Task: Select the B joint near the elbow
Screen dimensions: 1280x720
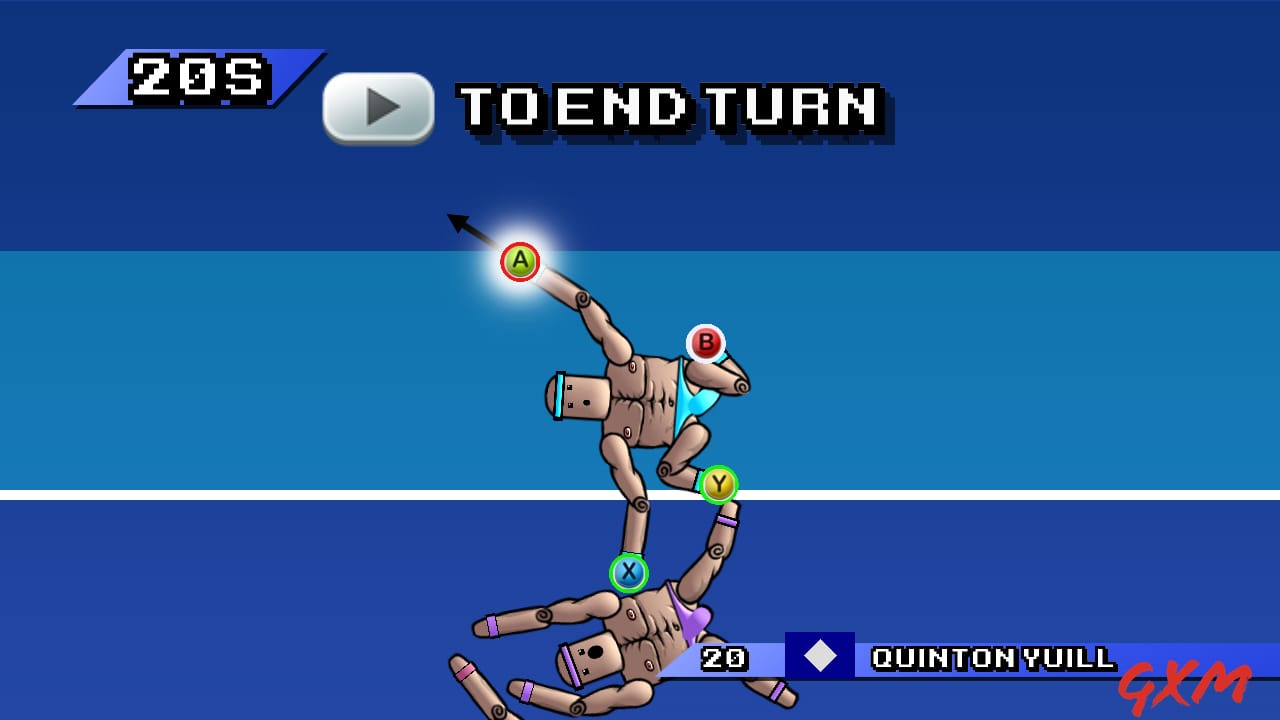Action: click(706, 344)
